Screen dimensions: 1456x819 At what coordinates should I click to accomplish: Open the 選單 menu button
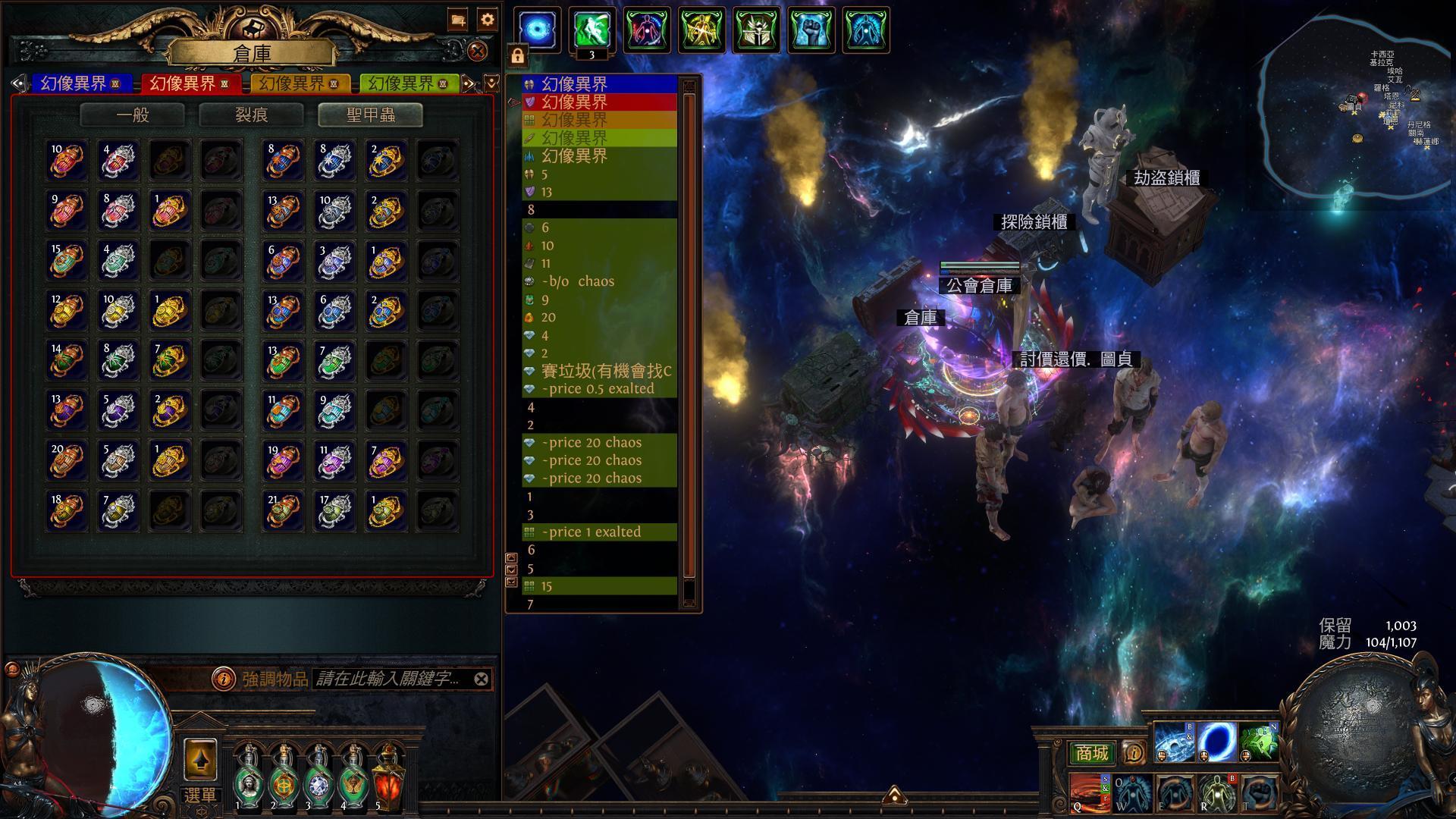click(200, 795)
